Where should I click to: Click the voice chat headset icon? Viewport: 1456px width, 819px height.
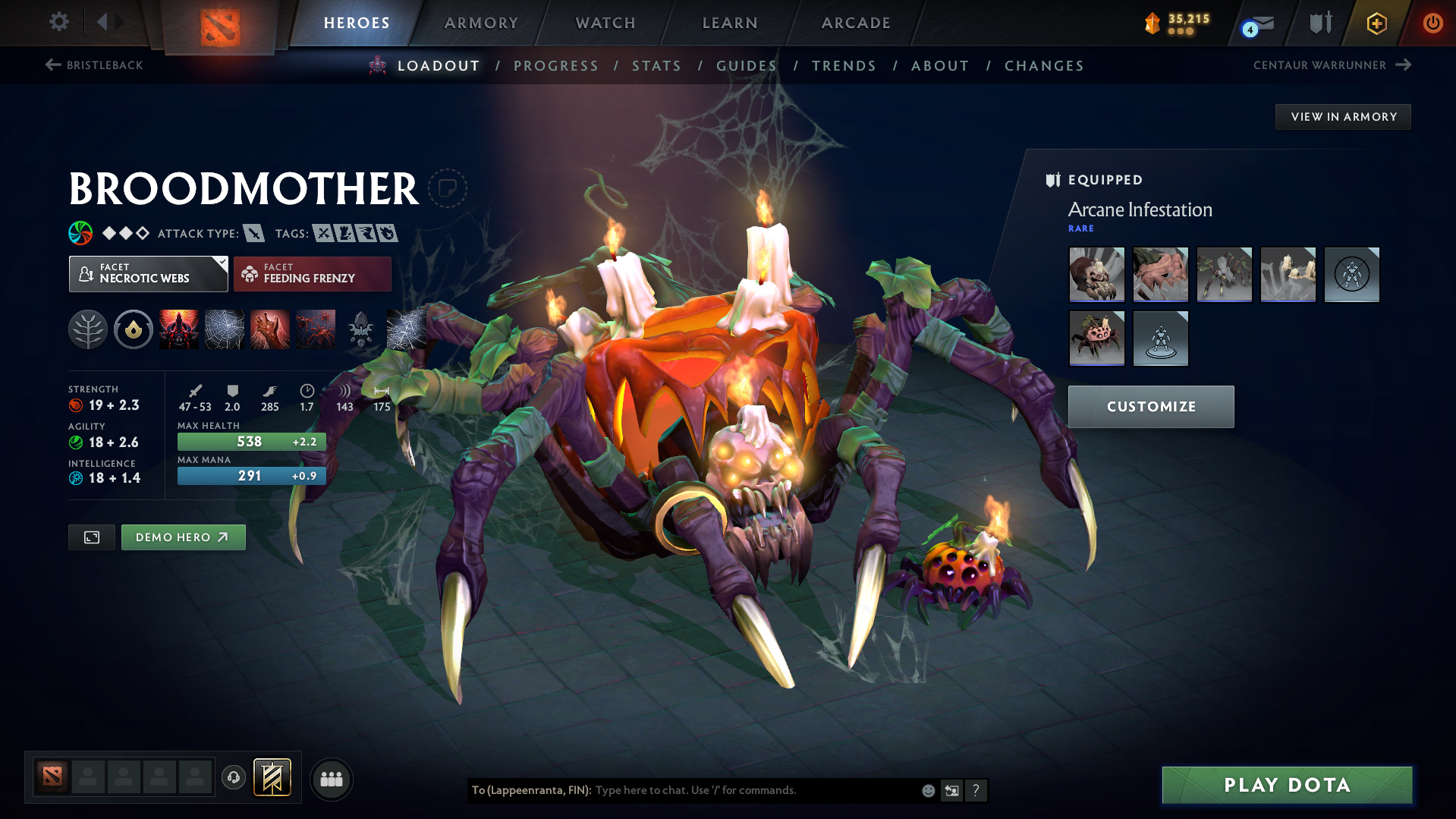[x=233, y=778]
